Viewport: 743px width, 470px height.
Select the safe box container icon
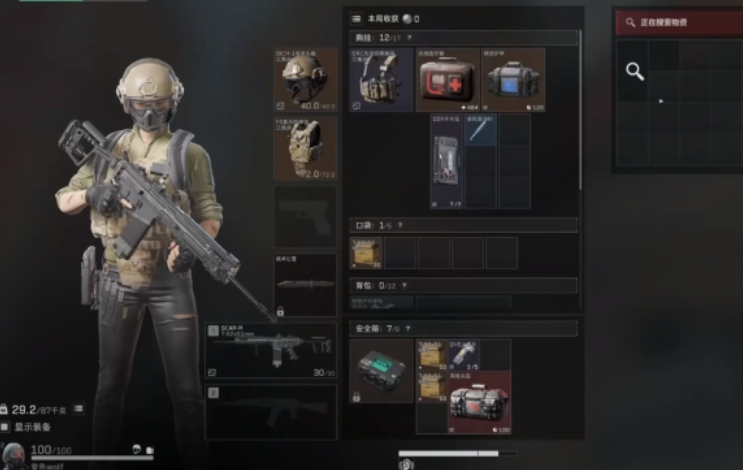tap(381, 369)
